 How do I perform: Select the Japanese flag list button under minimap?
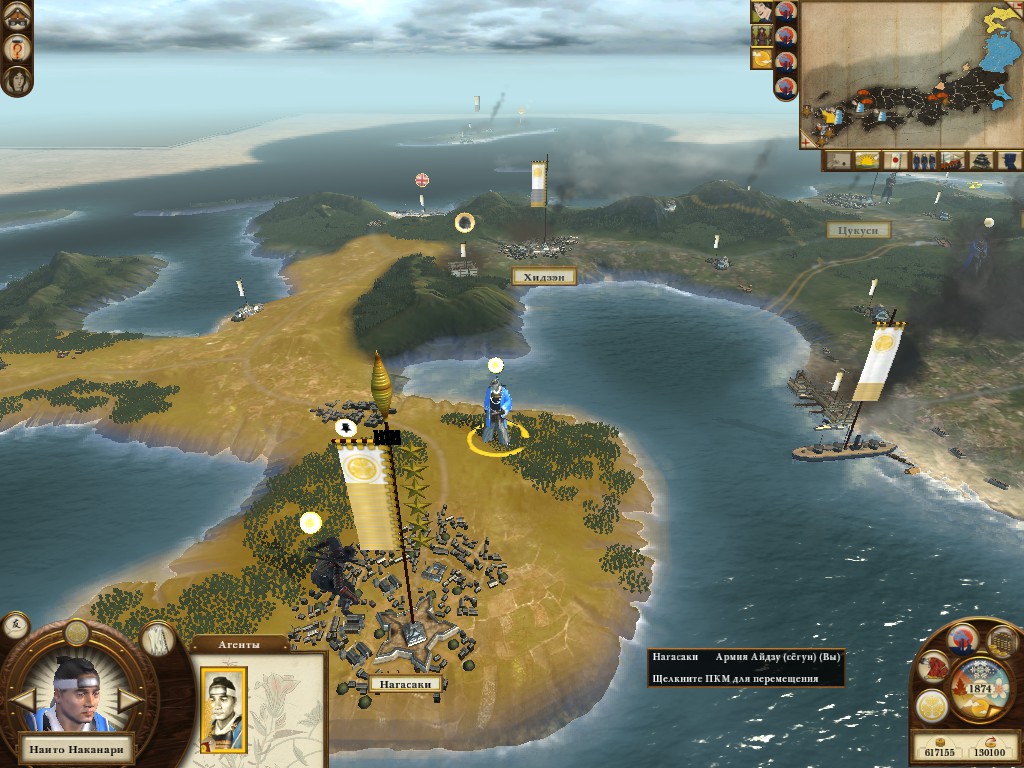(x=895, y=161)
